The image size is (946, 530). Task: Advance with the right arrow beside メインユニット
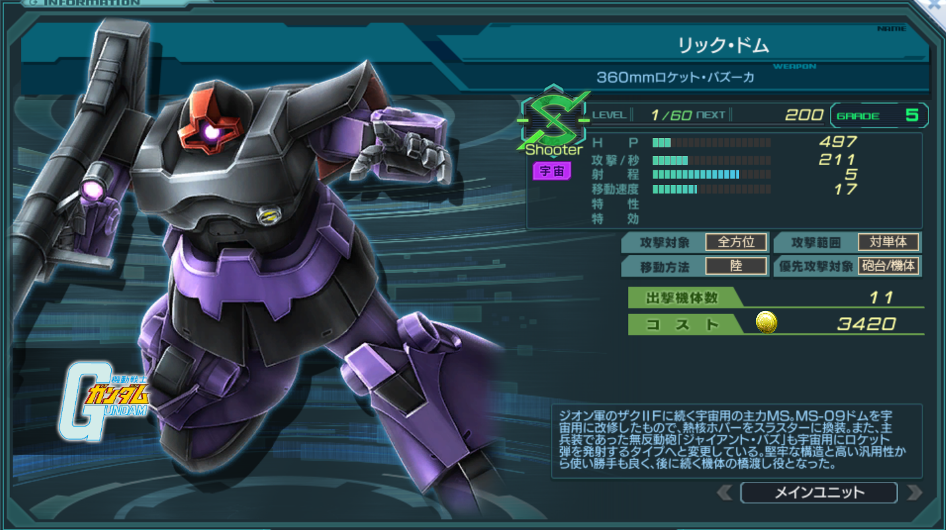pos(913,492)
